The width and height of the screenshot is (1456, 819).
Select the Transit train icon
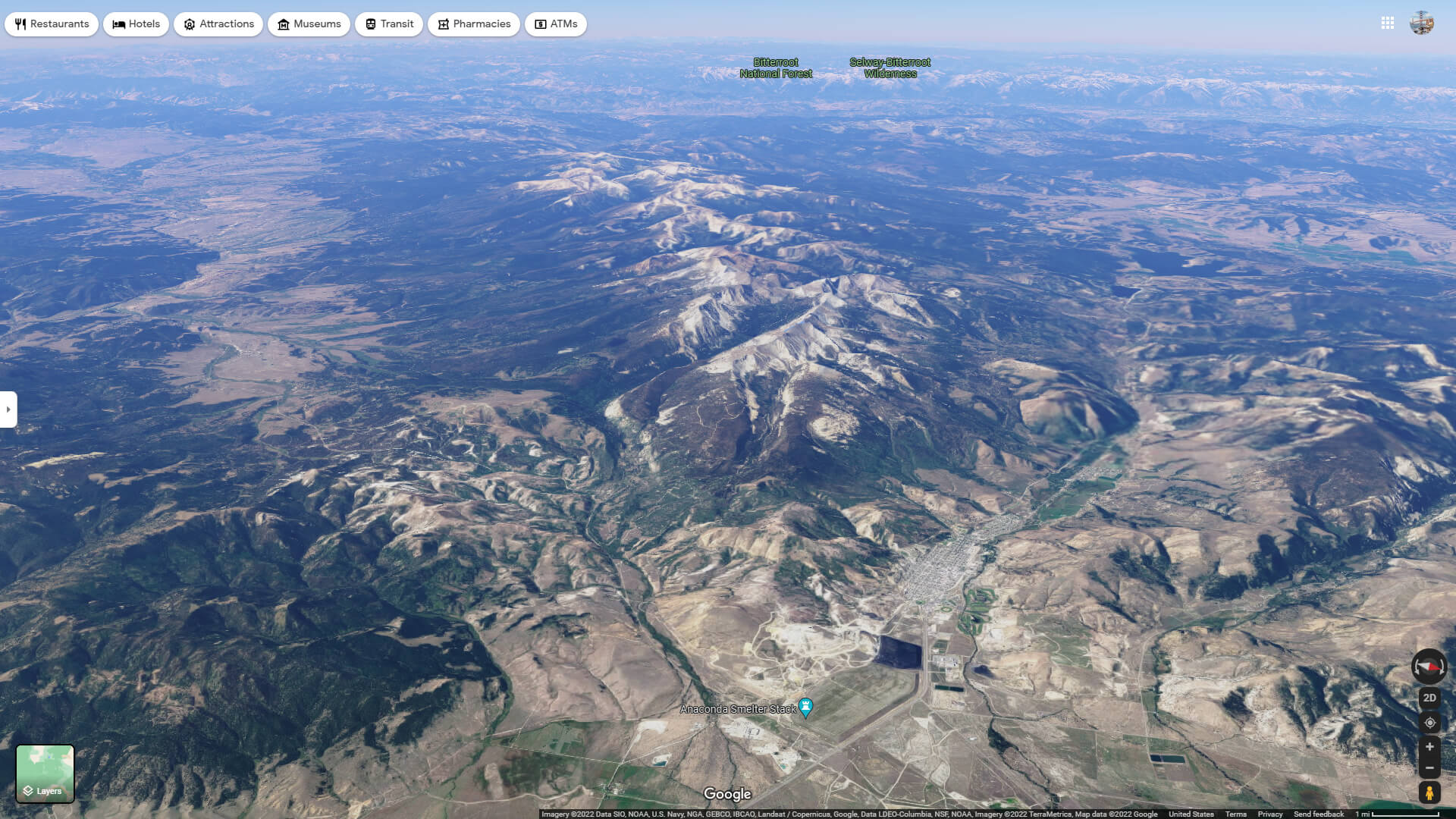click(x=369, y=24)
